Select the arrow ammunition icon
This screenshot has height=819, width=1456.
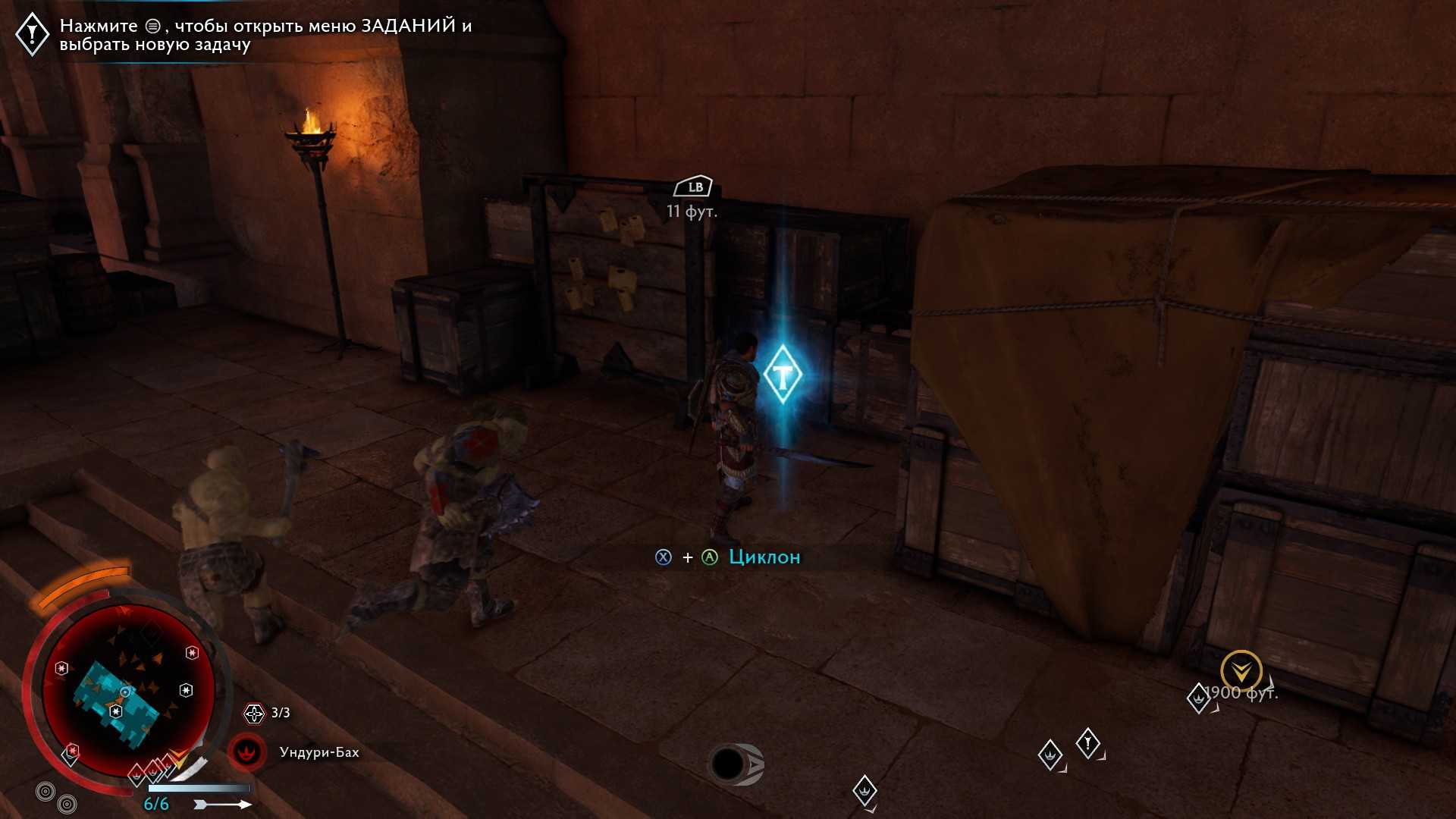pos(222,804)
